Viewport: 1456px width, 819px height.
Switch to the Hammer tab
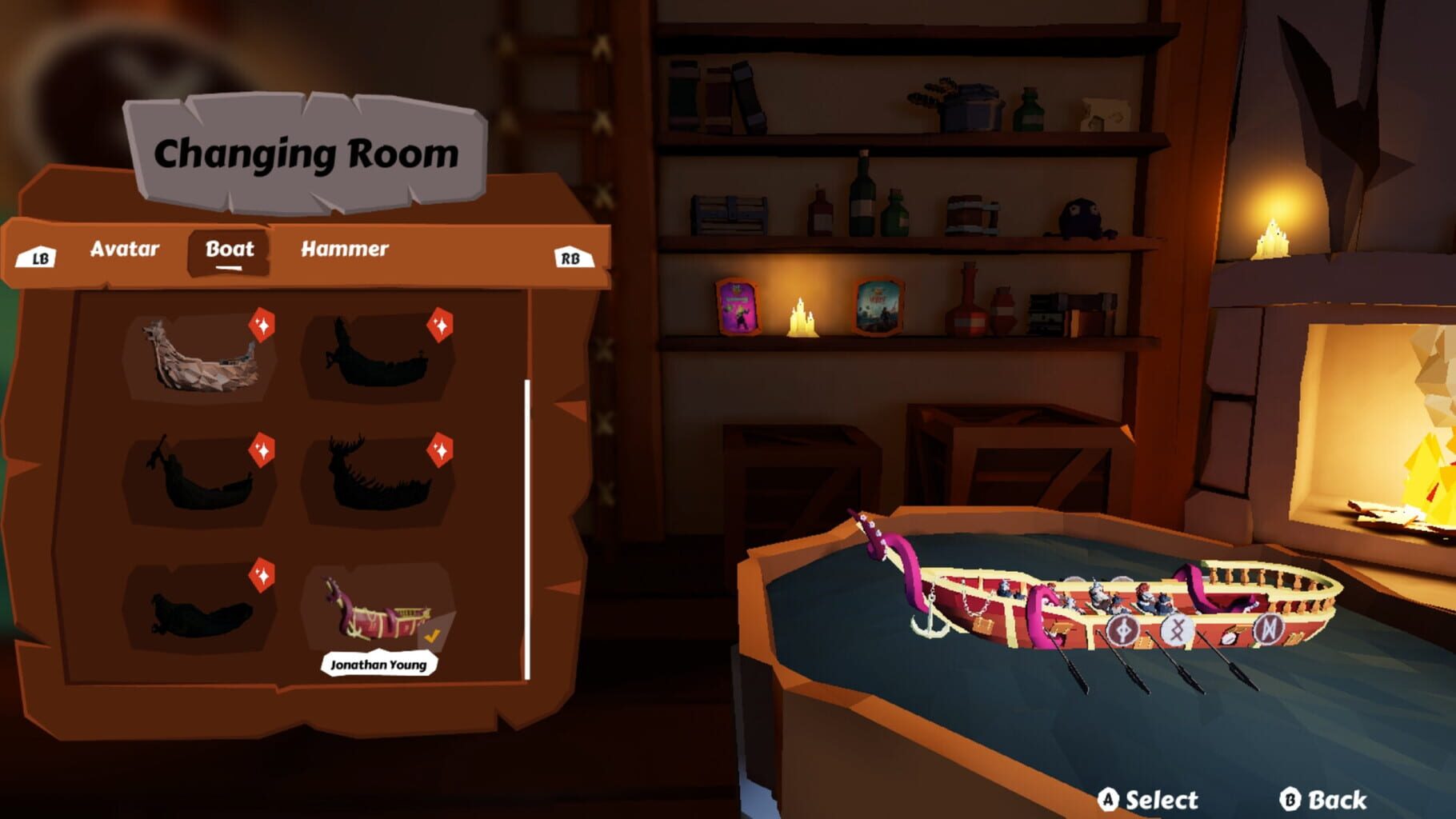(x=344, y=250)
